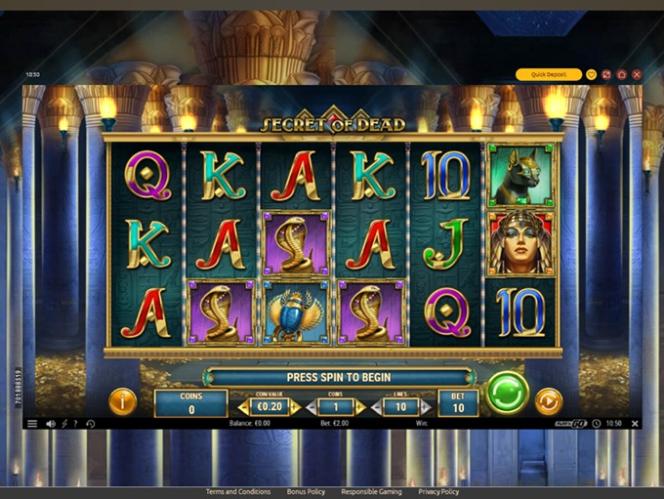Open the Responsible Gaming link
Image resolution: width=664 pixels, height=499 pixels.
[370, 492]
